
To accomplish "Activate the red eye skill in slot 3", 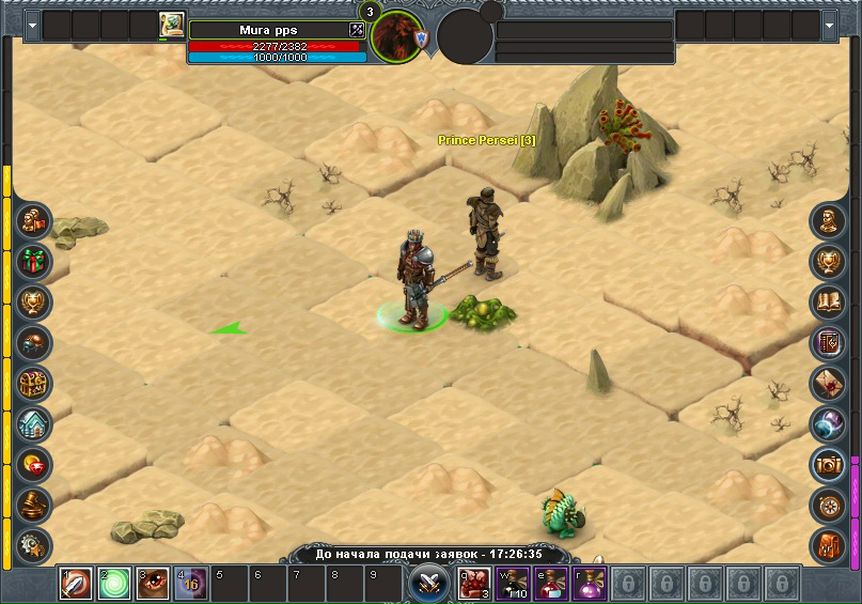I will click(152, 583).
